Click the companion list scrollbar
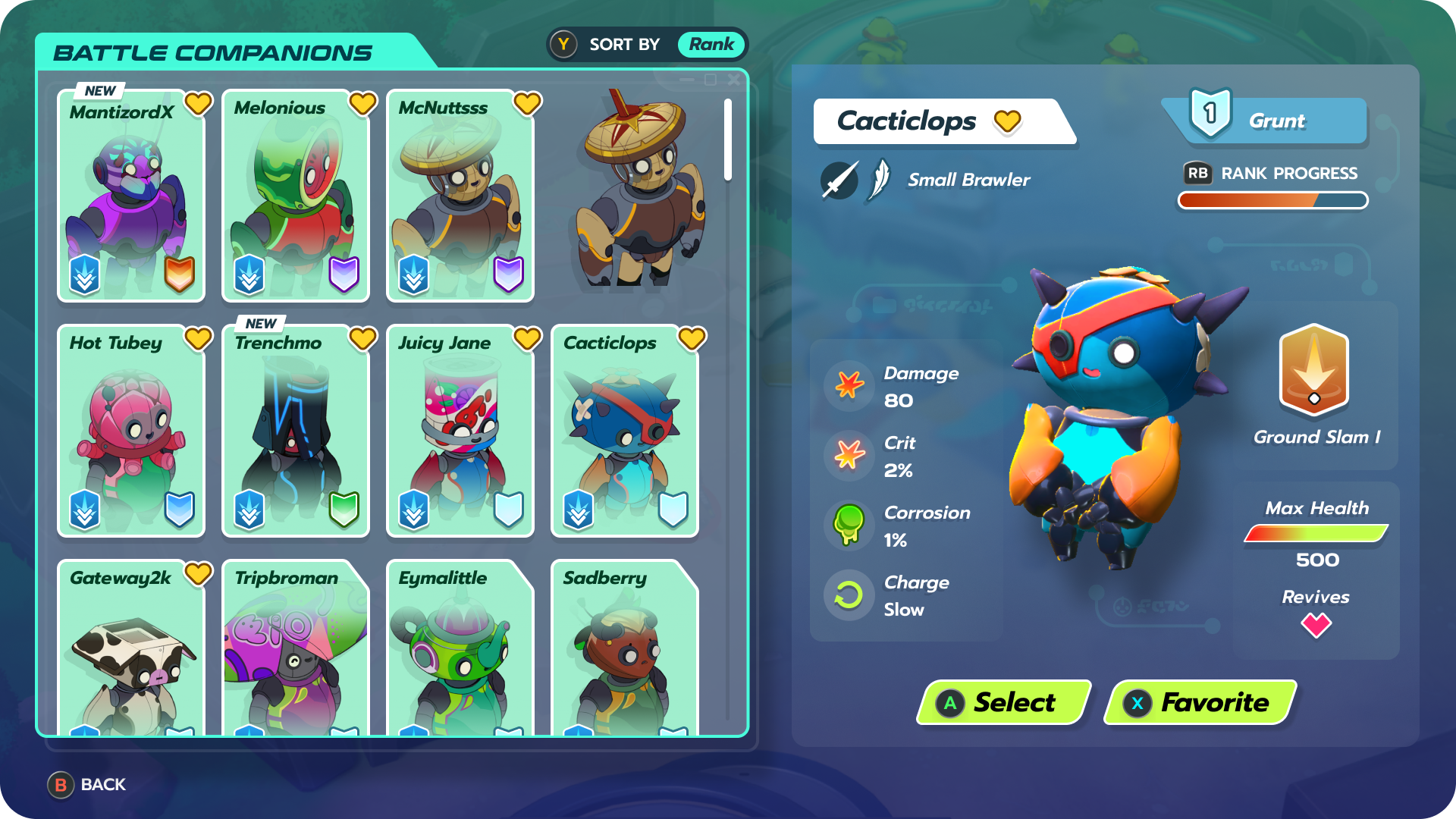This screenshot has height=819, width=1456. pyautogui.click(x=728, y=140)
